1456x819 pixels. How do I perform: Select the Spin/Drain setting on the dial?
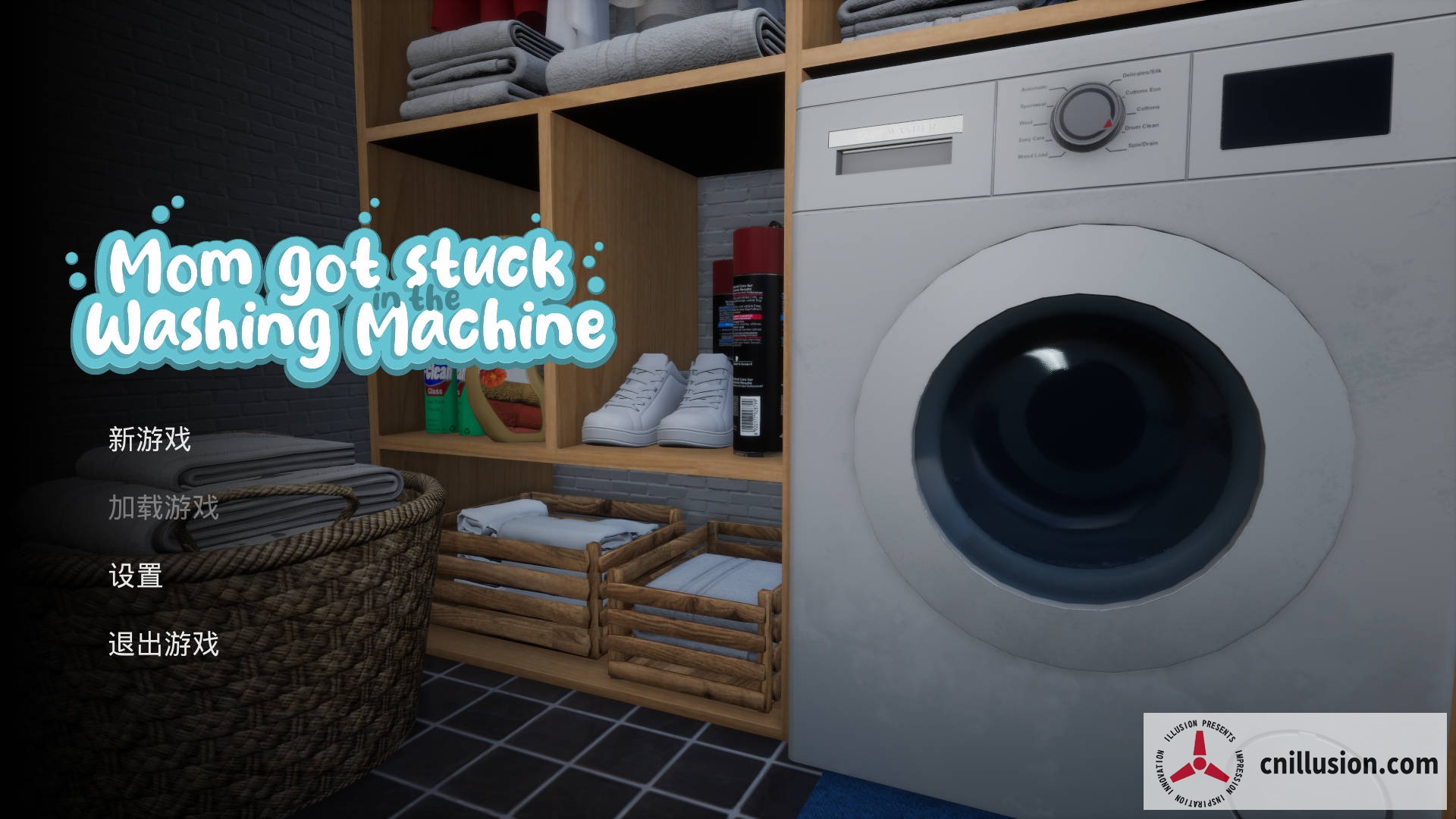pyautogui.click(x=1142, y=144)
